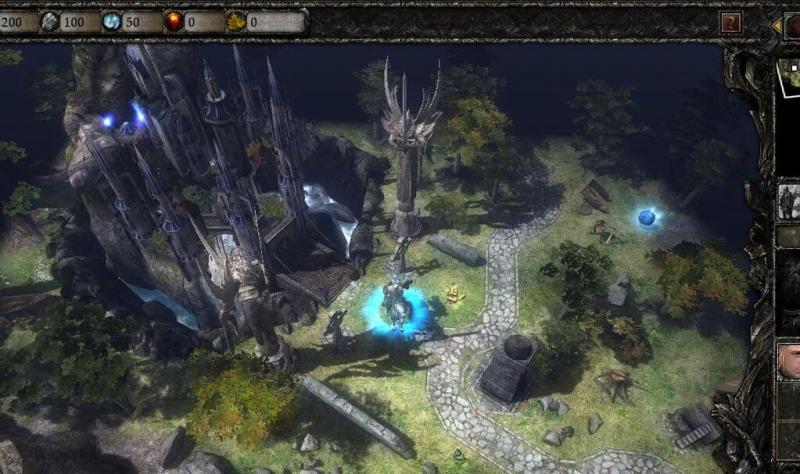Click the yellow arrow beside the top-right orb
Screen dimensions: 800x474
[x=777, y=24]
